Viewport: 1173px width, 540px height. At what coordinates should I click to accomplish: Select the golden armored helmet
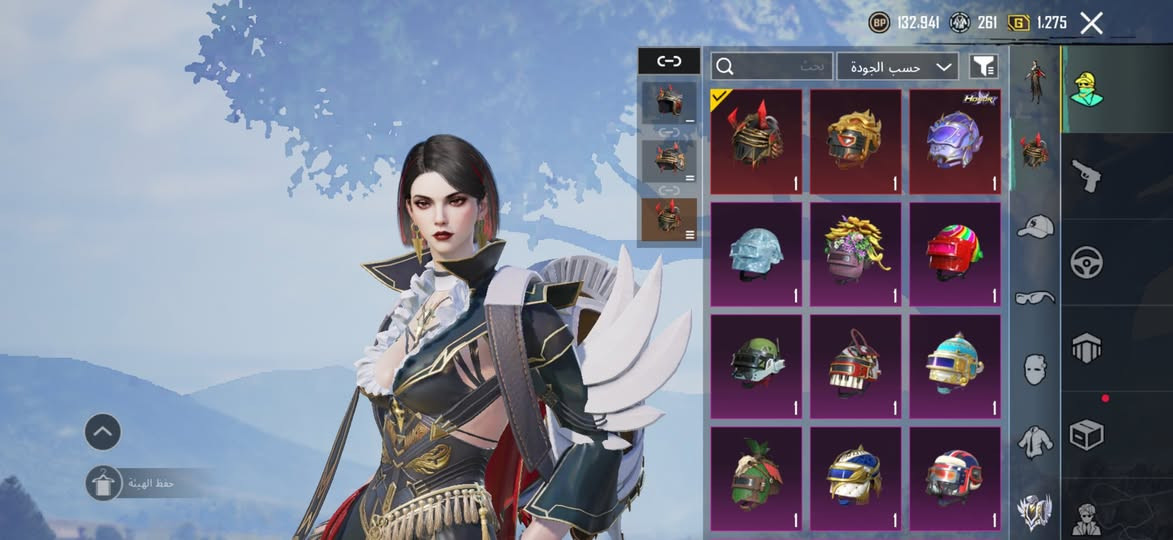click(855, 141)
